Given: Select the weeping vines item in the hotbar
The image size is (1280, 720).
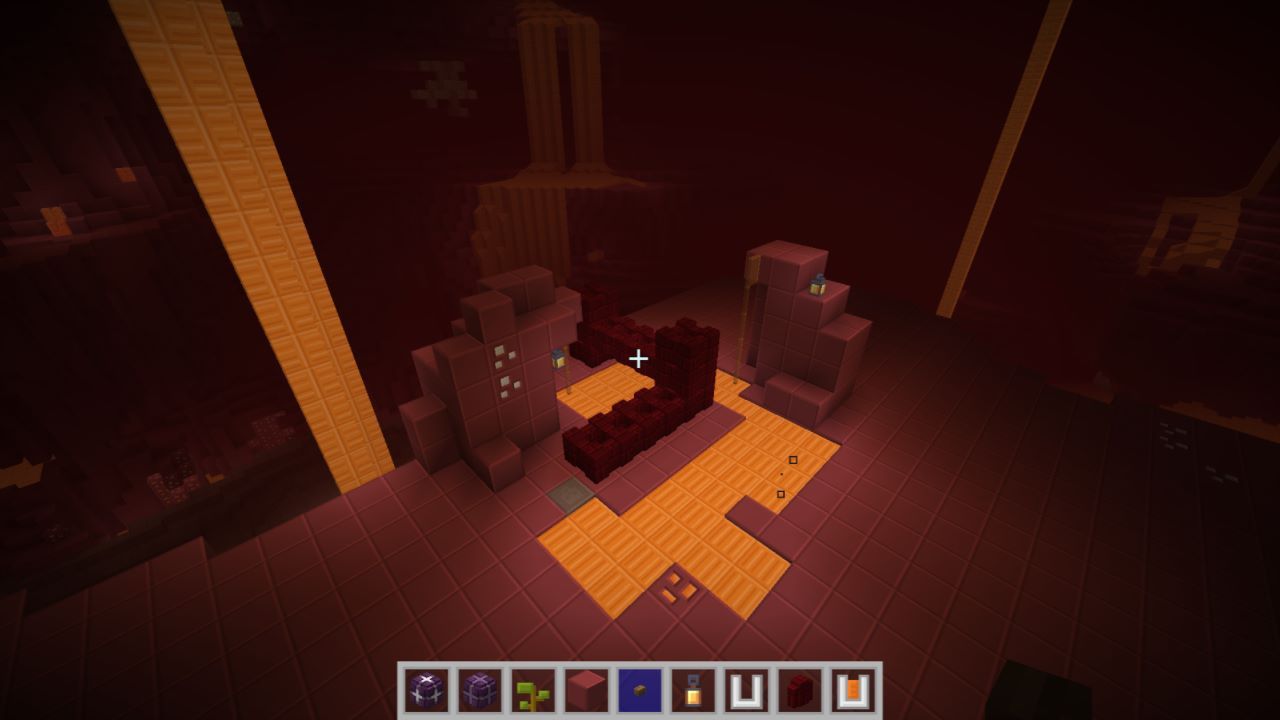Looking at the screenshot, I should 532,690.
